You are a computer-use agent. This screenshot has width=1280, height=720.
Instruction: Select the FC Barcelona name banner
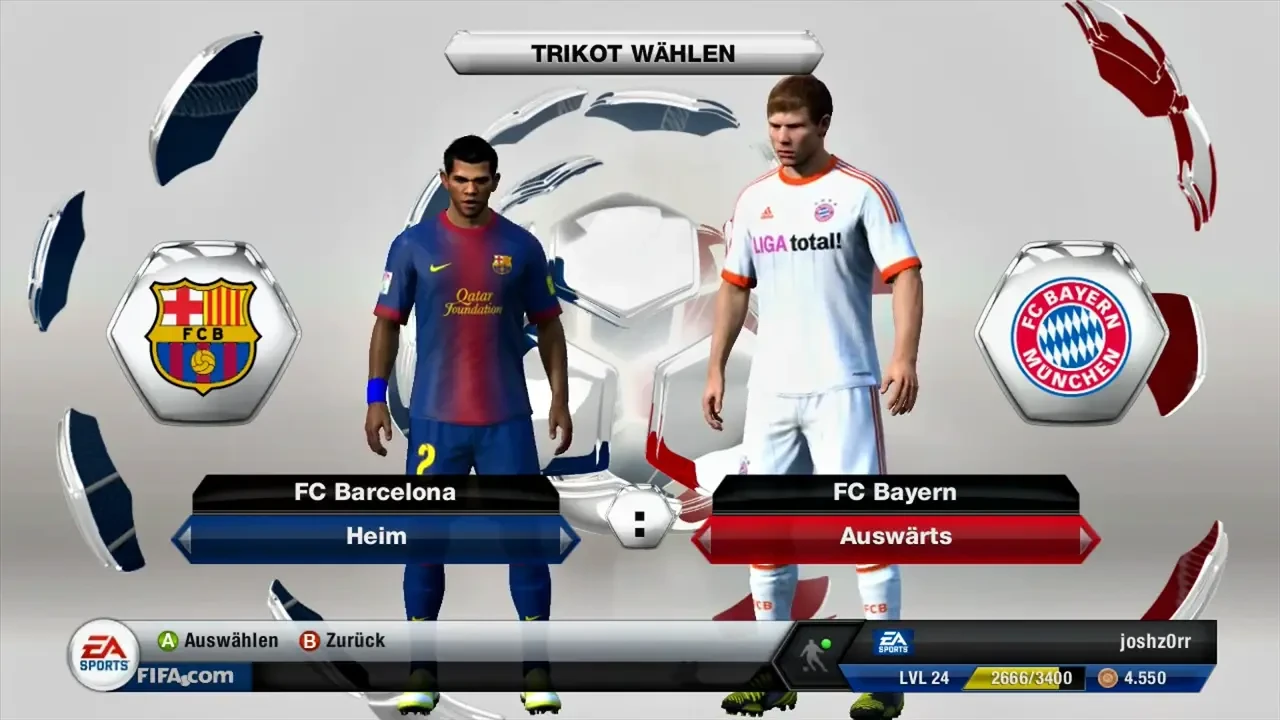click(x=377, y=492)
